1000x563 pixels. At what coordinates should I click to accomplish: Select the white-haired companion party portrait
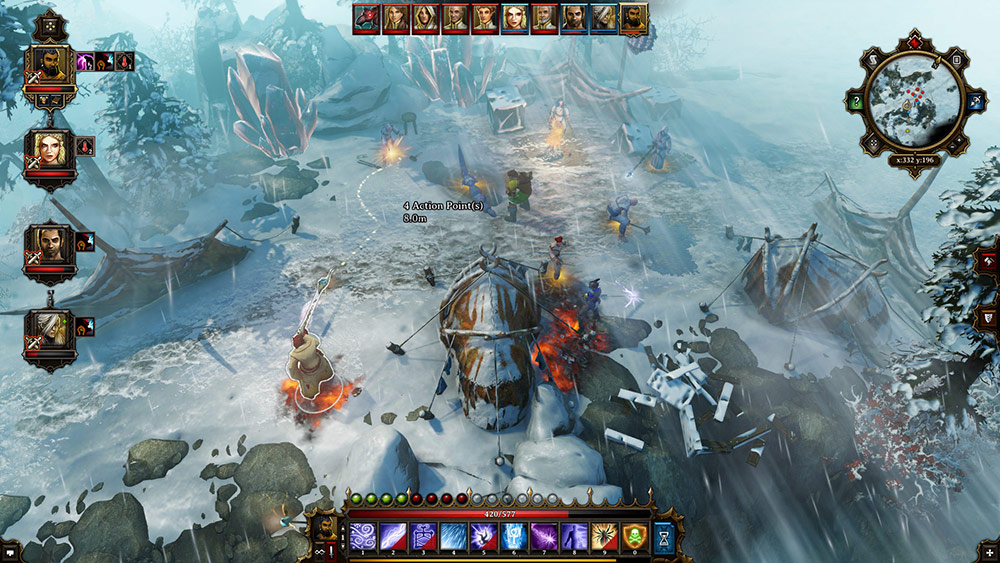(x=50, y=332)
